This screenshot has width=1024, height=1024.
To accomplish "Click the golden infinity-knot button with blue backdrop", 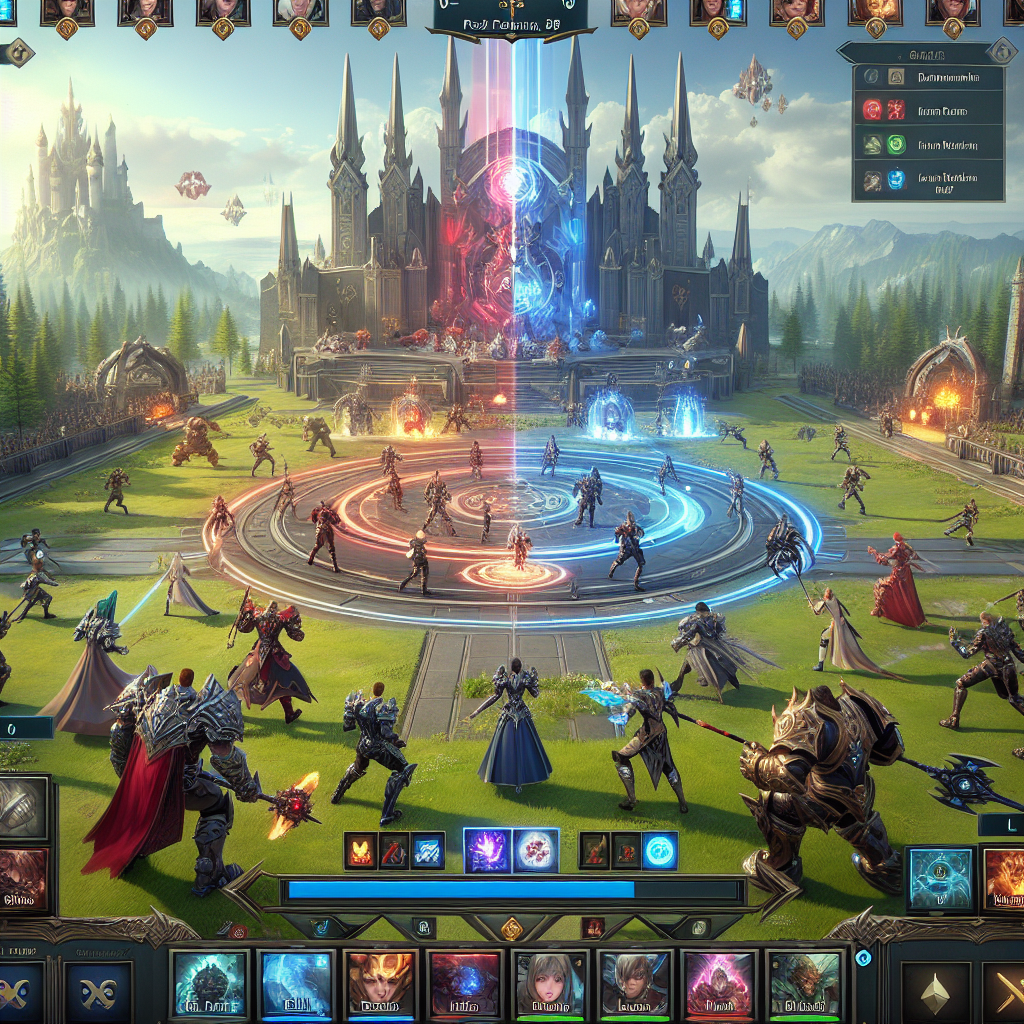I will (98, 994).
